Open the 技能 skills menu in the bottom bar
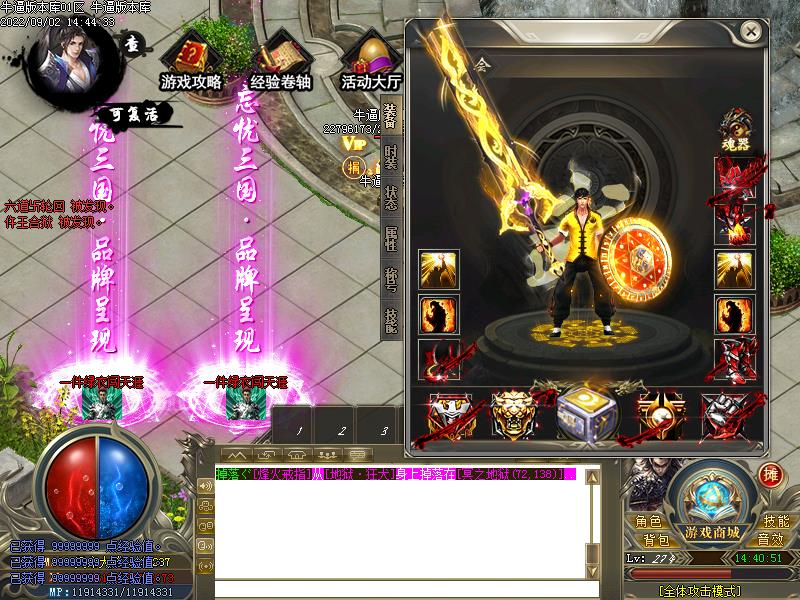This screenshot has width=800, height=600. point(776,521)
